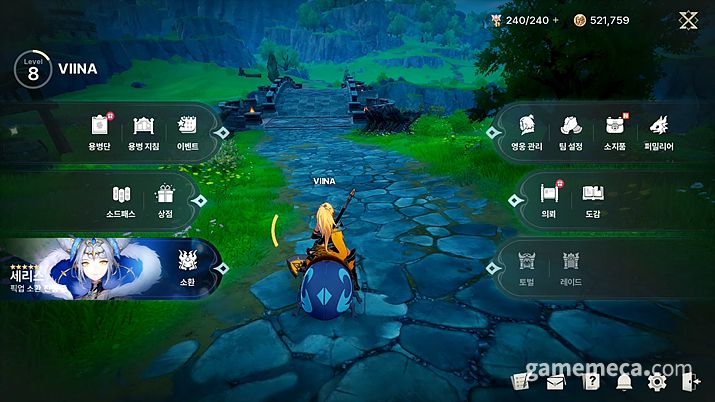Close the menu with crossed-swords icon

click(689, 20)
